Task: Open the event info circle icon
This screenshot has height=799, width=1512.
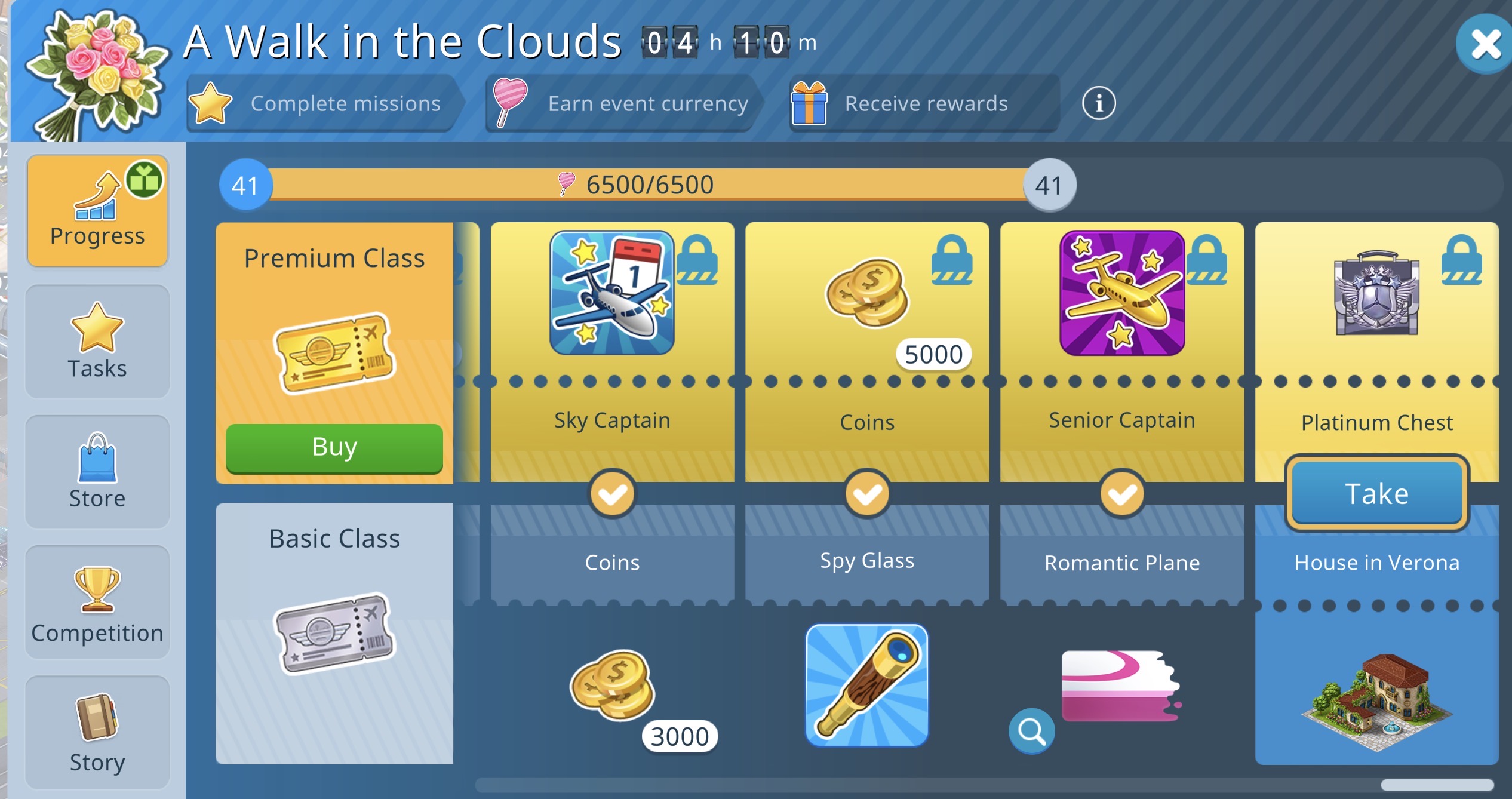Action: [x=1098, y=103]
